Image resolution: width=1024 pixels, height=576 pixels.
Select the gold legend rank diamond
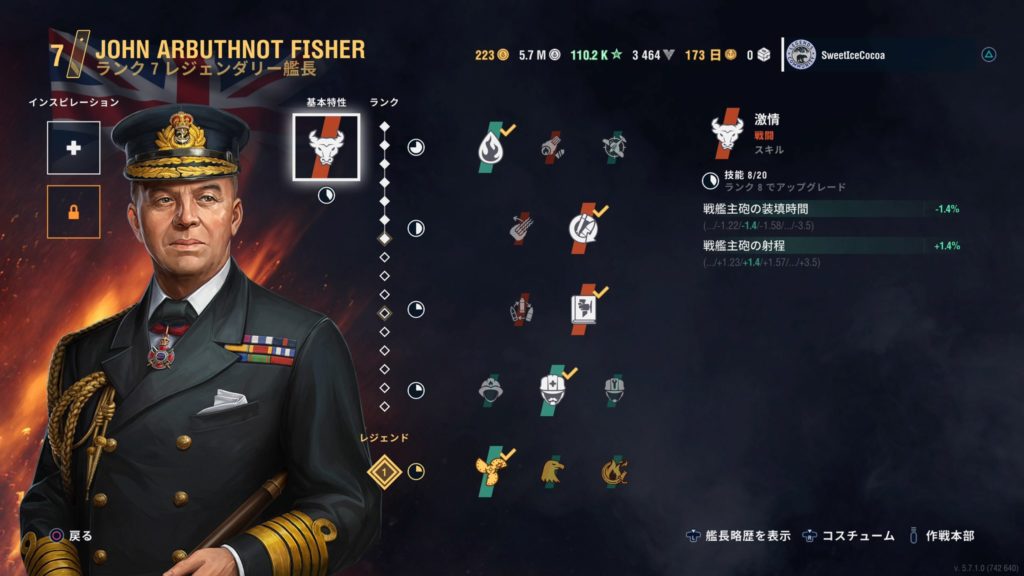(384, 470)
